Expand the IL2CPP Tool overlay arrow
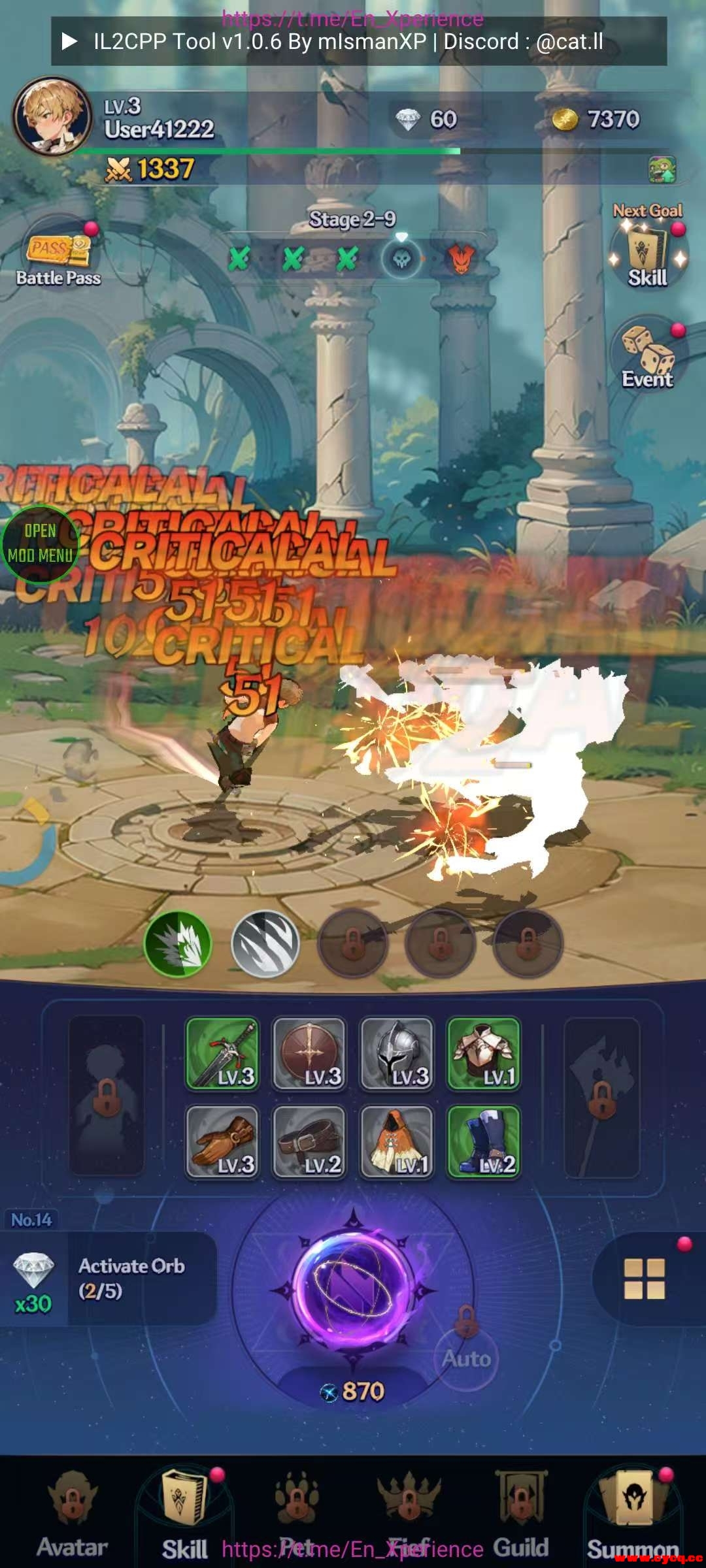Image resolution: width=706 pixels, height=1568 pixels. pos(69,42)
